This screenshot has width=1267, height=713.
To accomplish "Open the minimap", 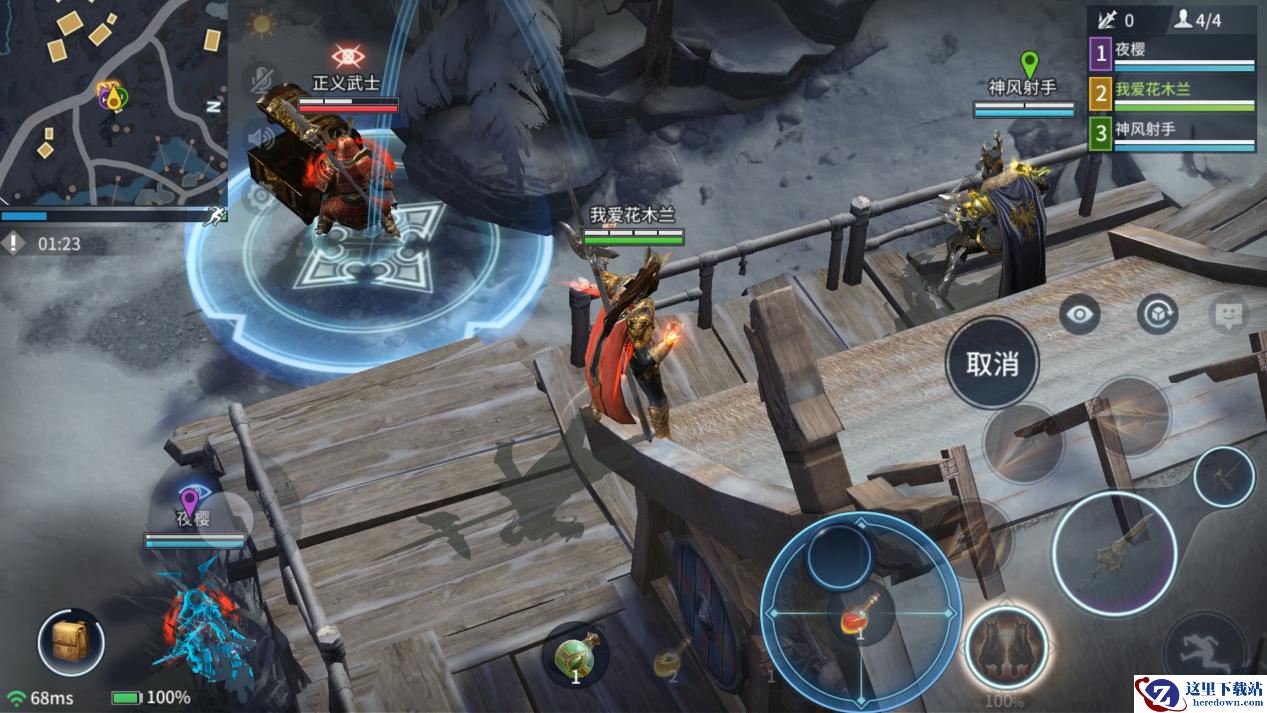I will pyautogui.click(x=112, y=100).
